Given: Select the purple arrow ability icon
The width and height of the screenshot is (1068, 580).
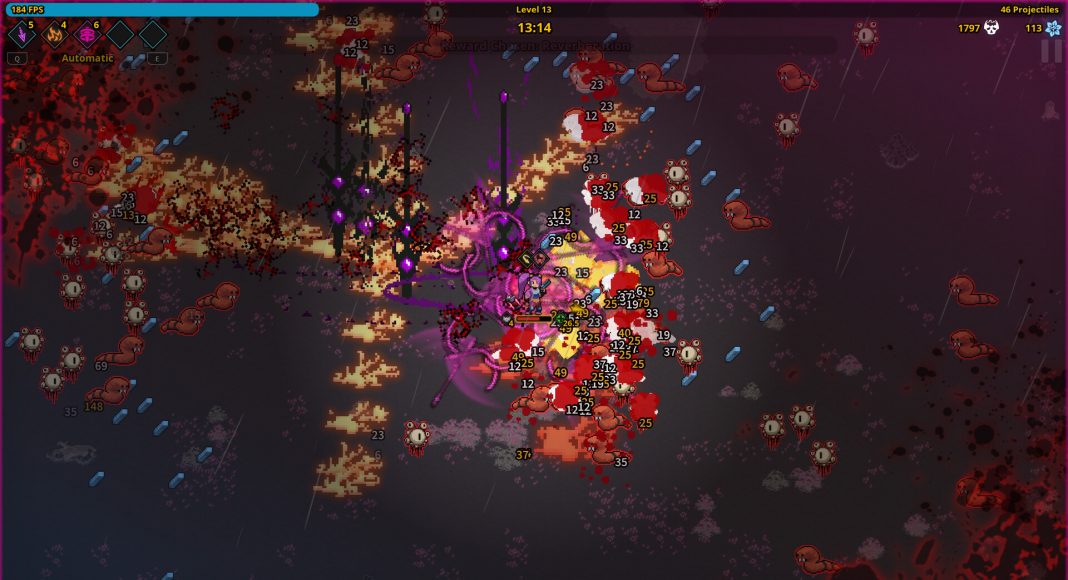Looking at the screenshot, I should tap(21, 35).
